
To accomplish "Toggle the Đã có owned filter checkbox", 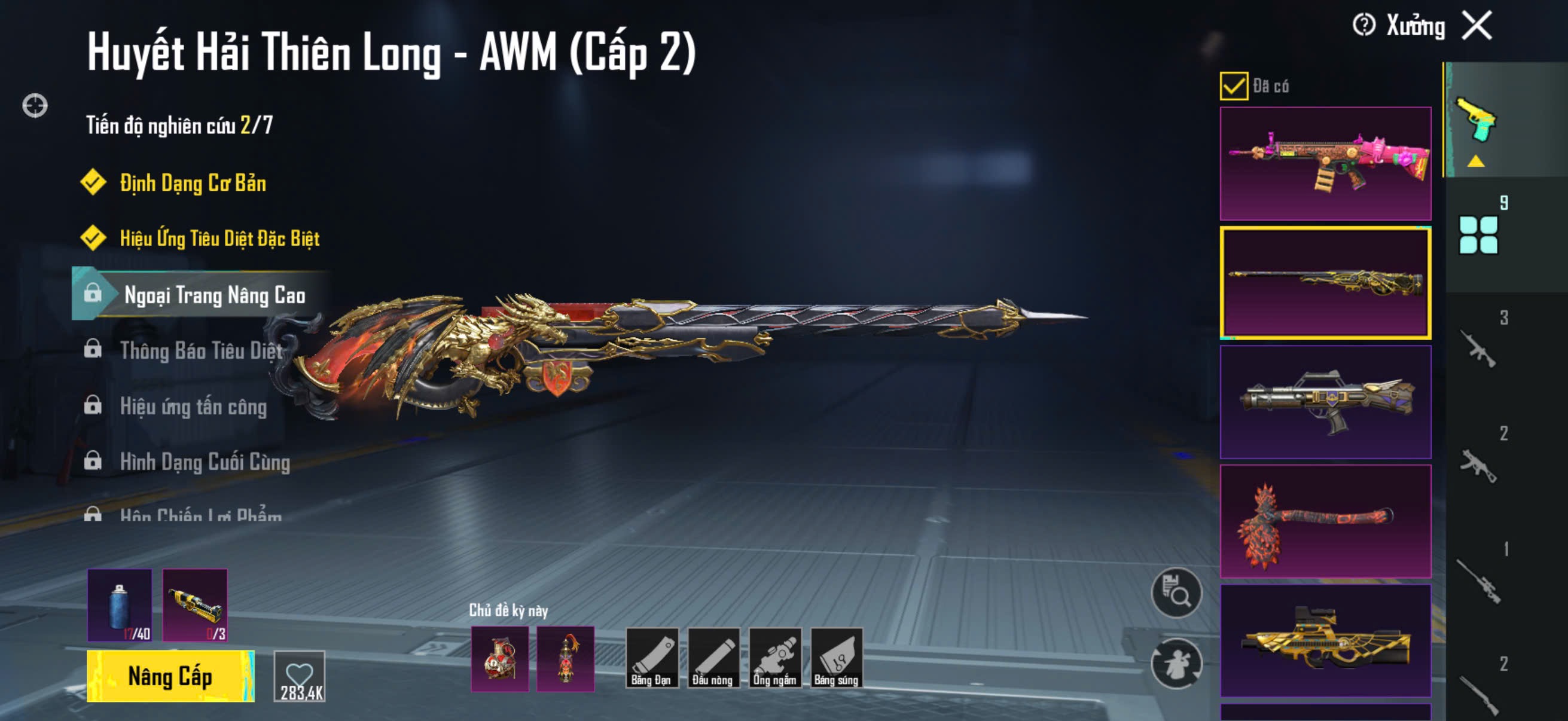I will 1234,85.
